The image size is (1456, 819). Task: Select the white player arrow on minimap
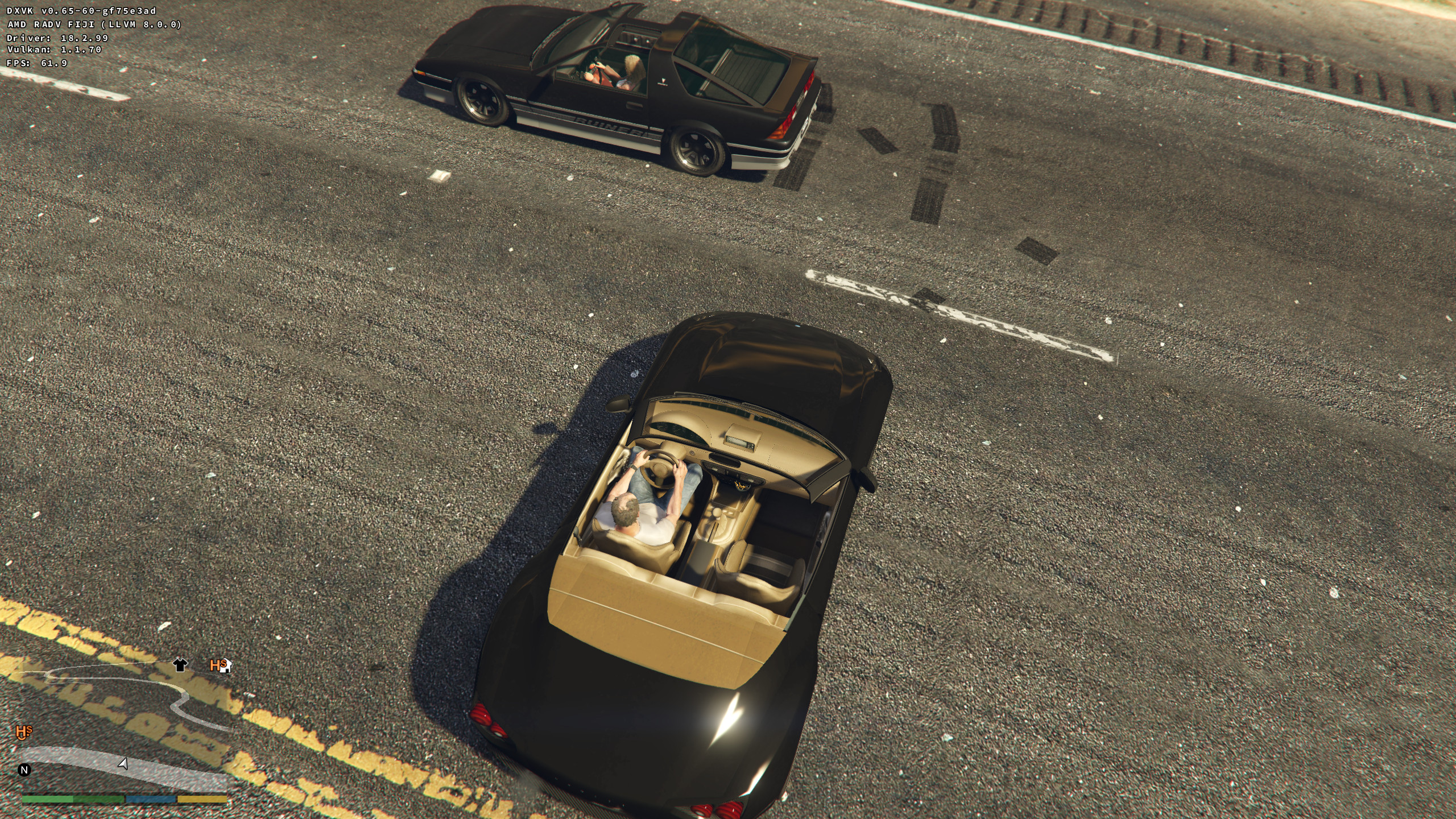click(x=123, y=763)
